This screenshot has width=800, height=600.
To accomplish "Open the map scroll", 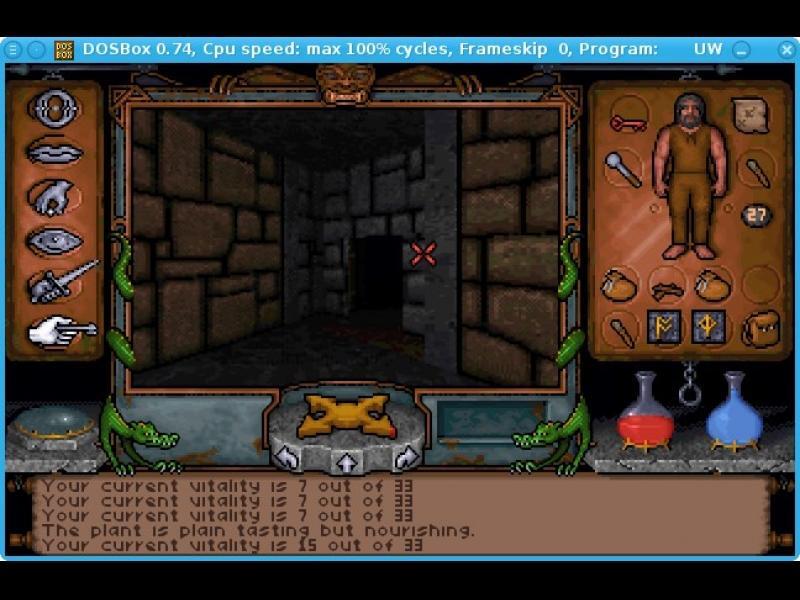I will [749, 117].
